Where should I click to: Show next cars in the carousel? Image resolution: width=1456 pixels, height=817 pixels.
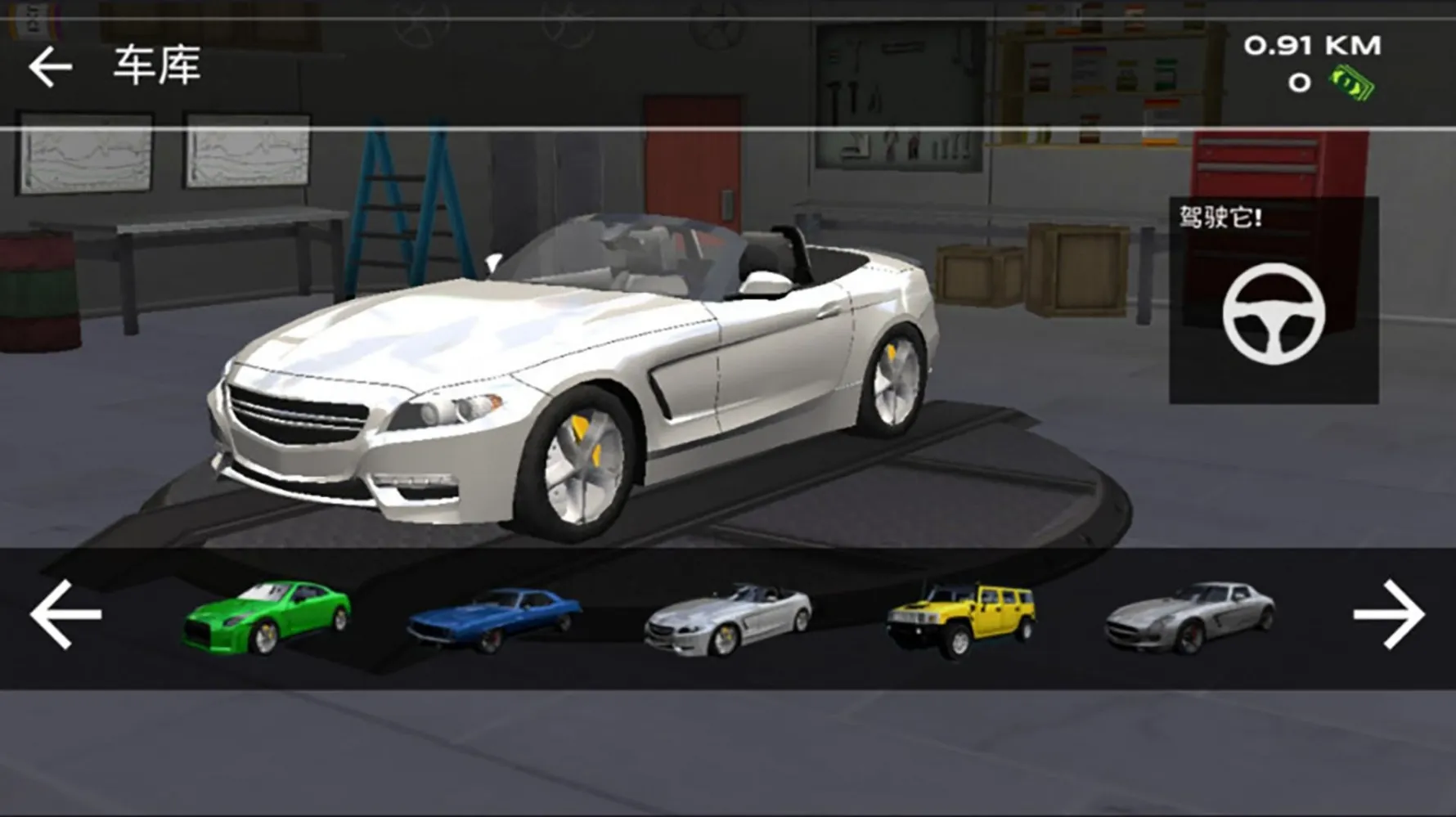coord(1388,615)
